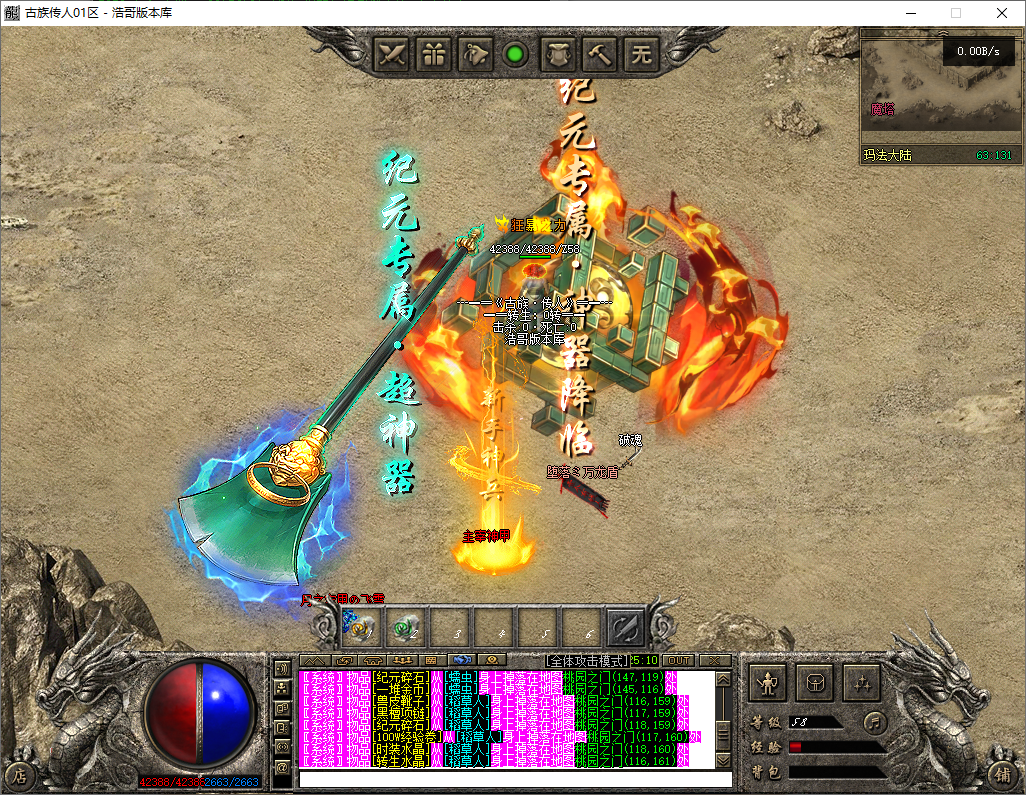This screenshot has height=795, width=1026.
Task: Click the hammer forging icon
Action: pyautogui.click(x=600, y=54)
